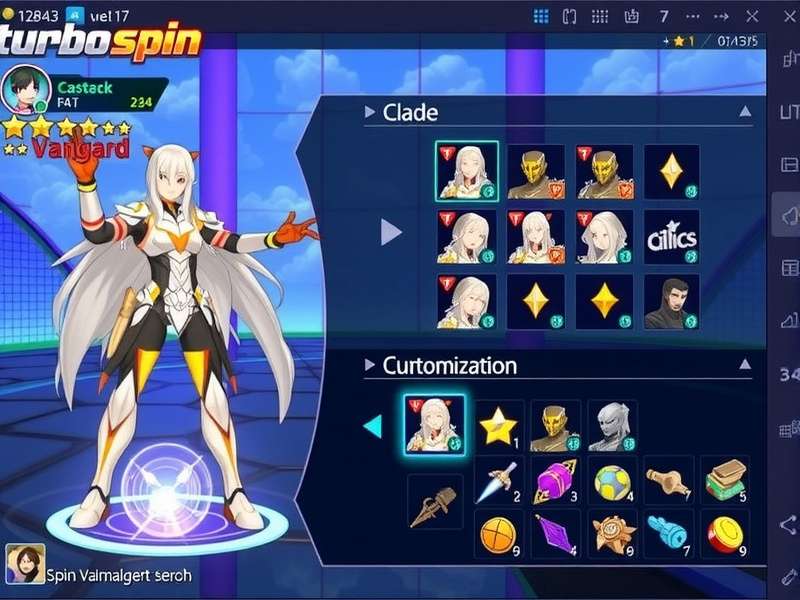Select the highlighted white-haired girl in Curtomization
This screenshot has height=600, width=800.
click(x=435, y=425)
